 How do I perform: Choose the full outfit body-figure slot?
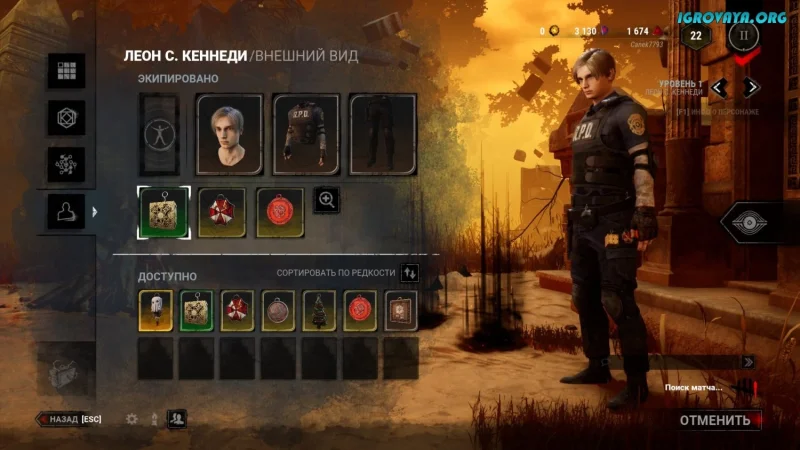[158, 135]
